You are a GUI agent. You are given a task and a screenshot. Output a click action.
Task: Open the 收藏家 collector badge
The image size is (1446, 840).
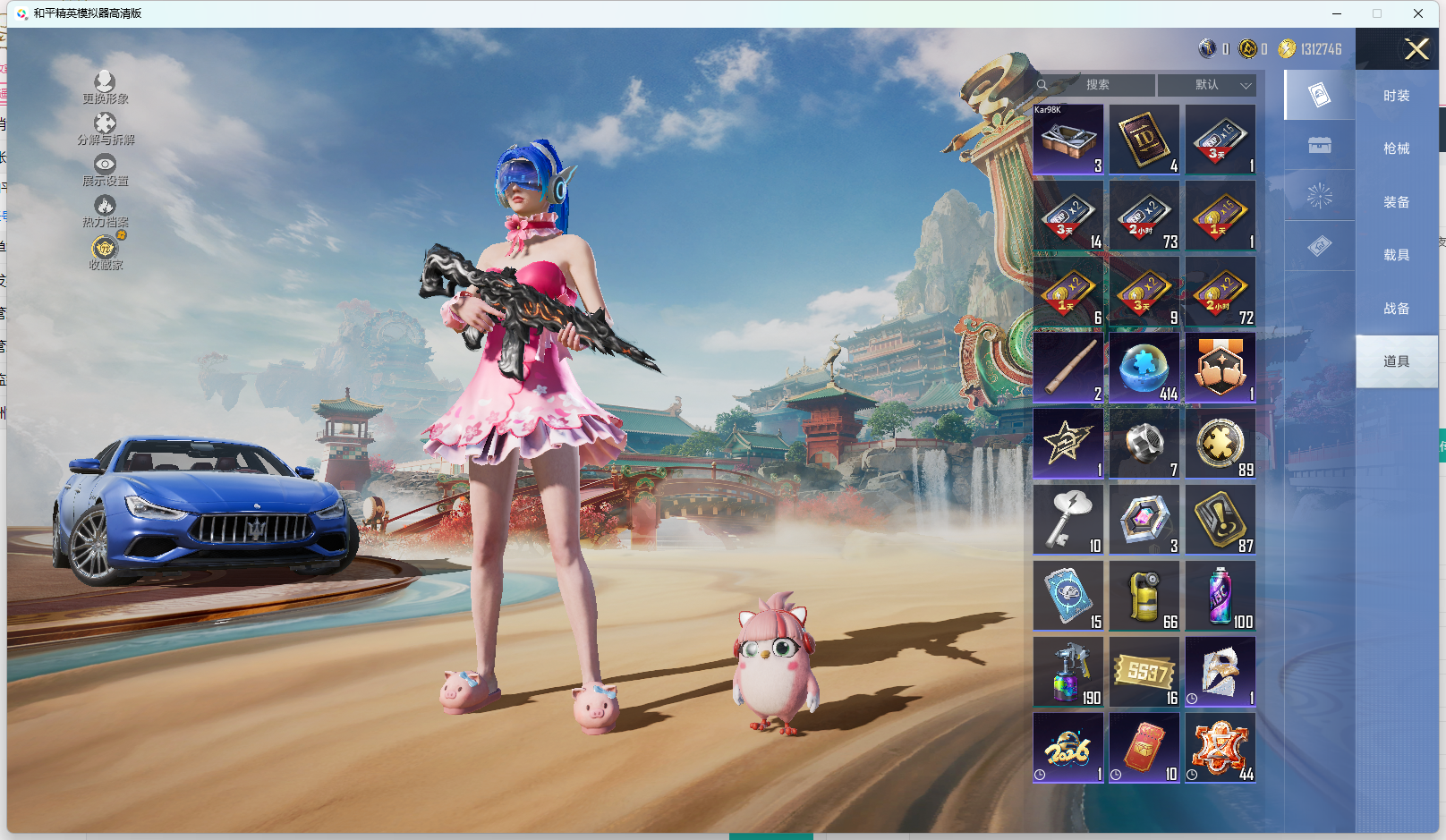[x=106, y=253]
